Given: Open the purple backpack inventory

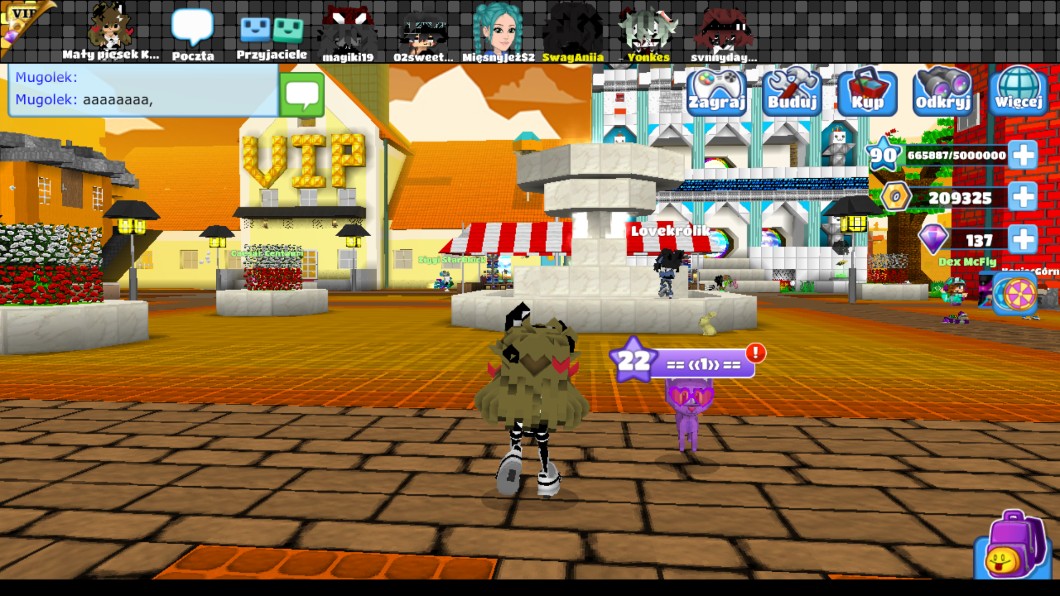Looking at the screenshot, I should (x=1014, y=546).
